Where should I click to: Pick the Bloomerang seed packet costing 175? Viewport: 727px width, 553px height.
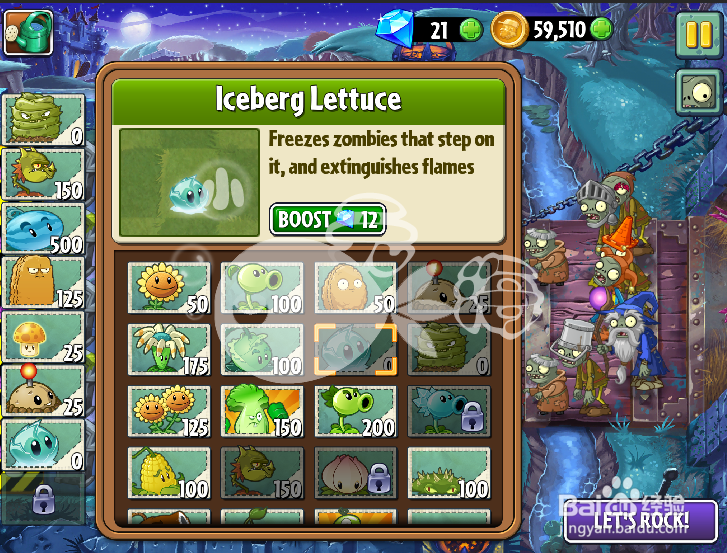169,348
